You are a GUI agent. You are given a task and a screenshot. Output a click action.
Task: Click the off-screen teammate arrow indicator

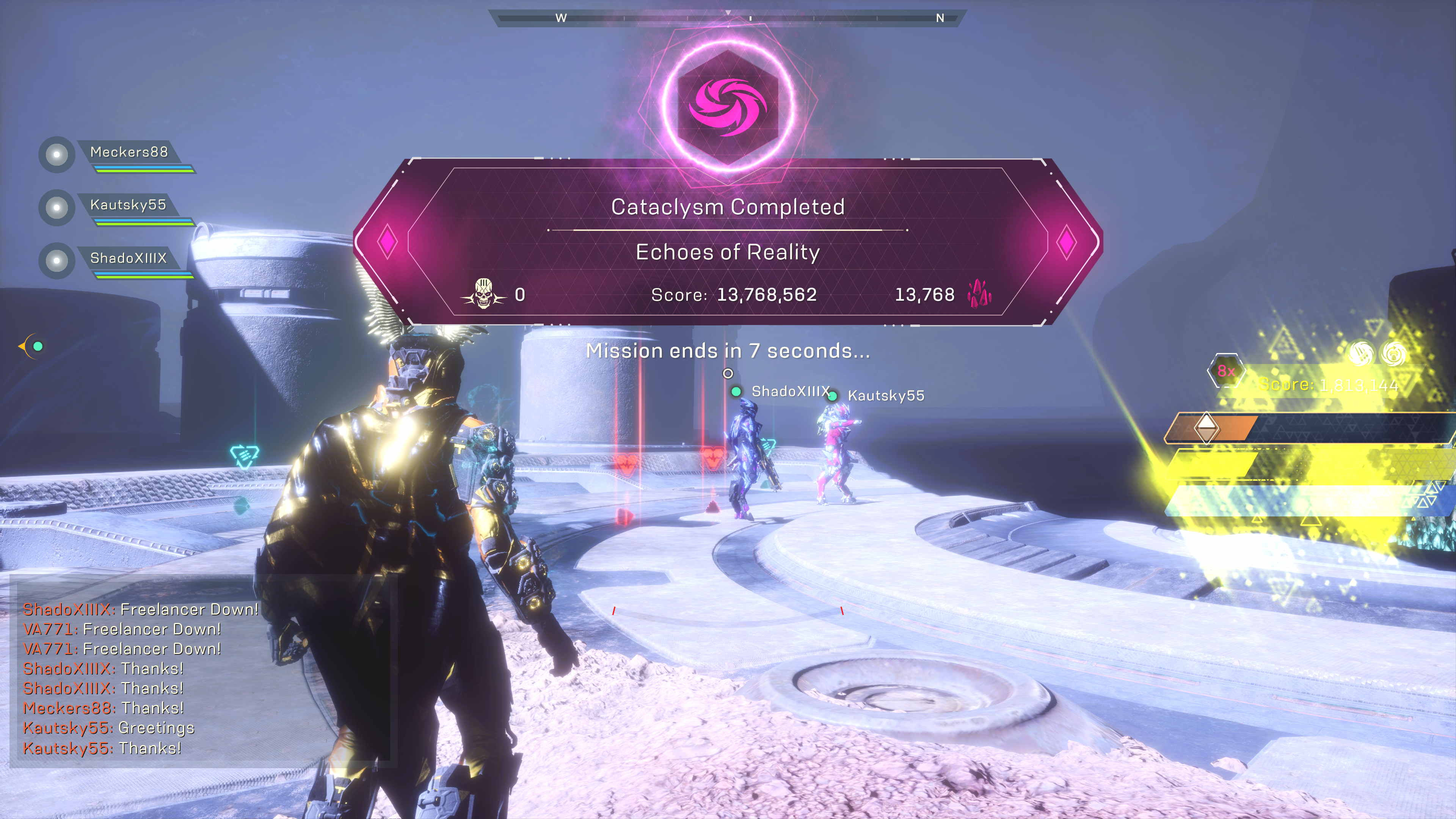[31, 346]
